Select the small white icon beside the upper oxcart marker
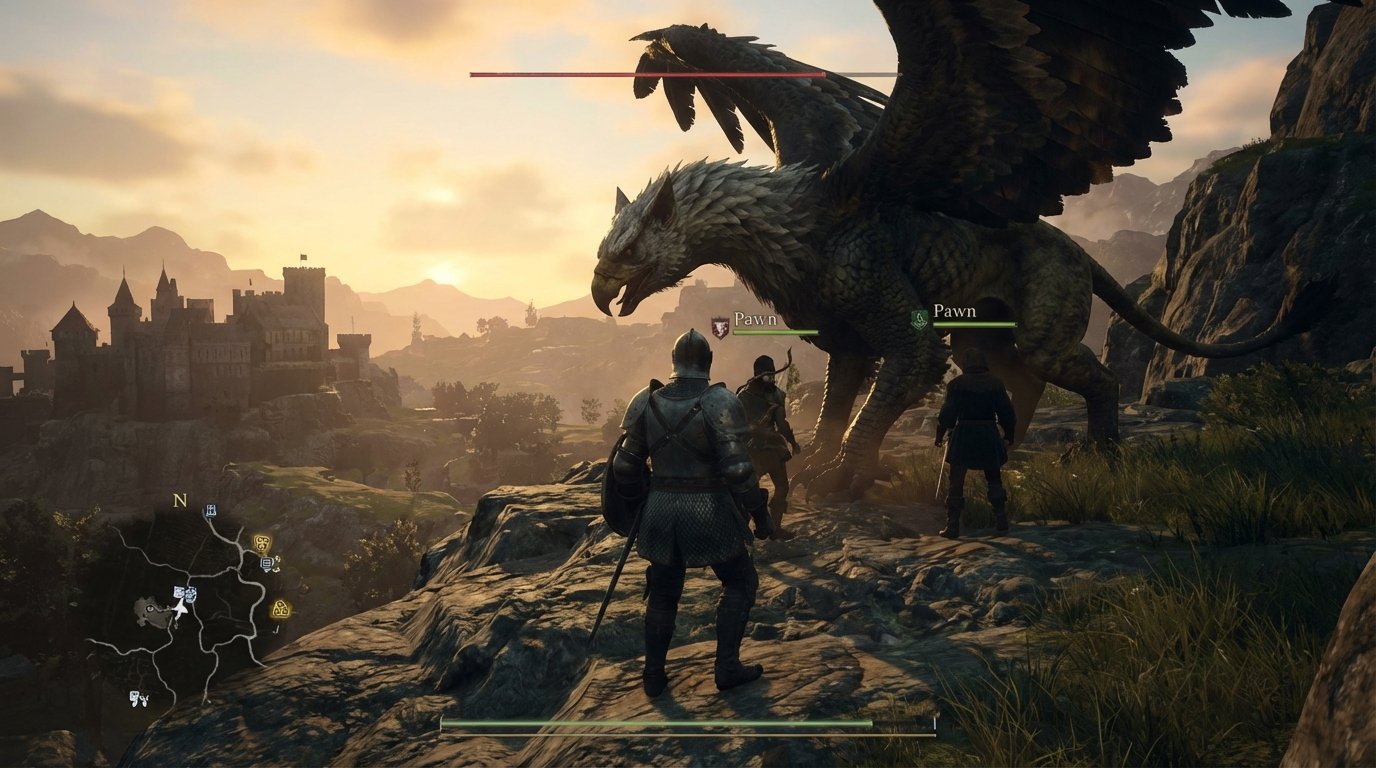 (x=278, y=563)
